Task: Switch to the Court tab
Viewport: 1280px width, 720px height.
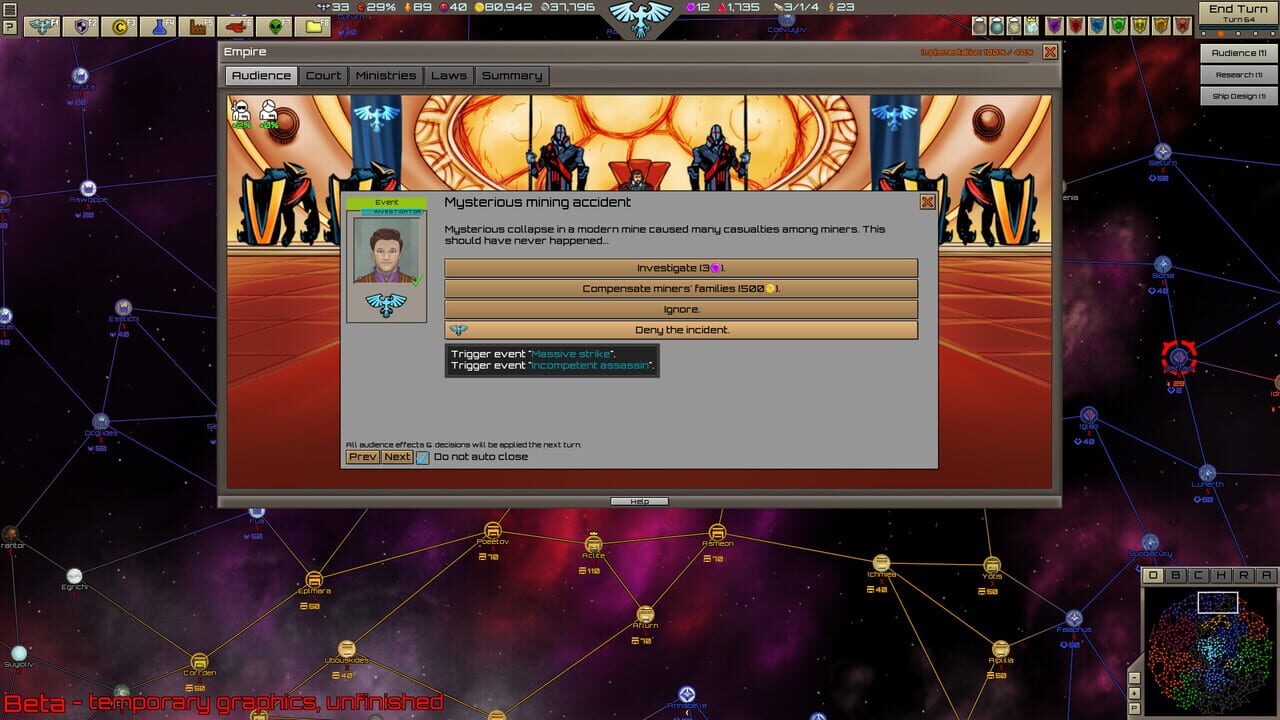Action: click(x=323, y=74)
